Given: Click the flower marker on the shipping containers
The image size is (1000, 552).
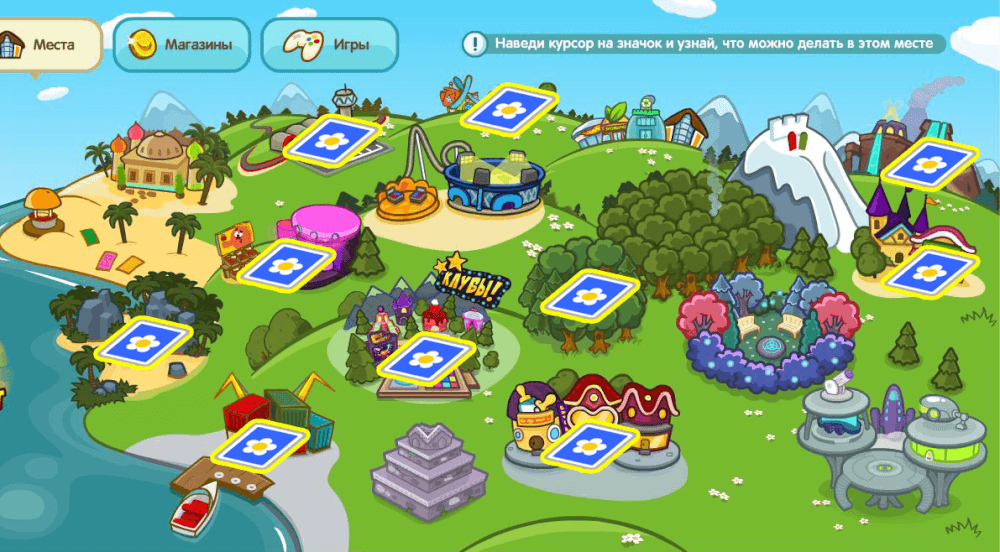Looking at the screenshot, I should pyautogui.click(x=259, y=446).
